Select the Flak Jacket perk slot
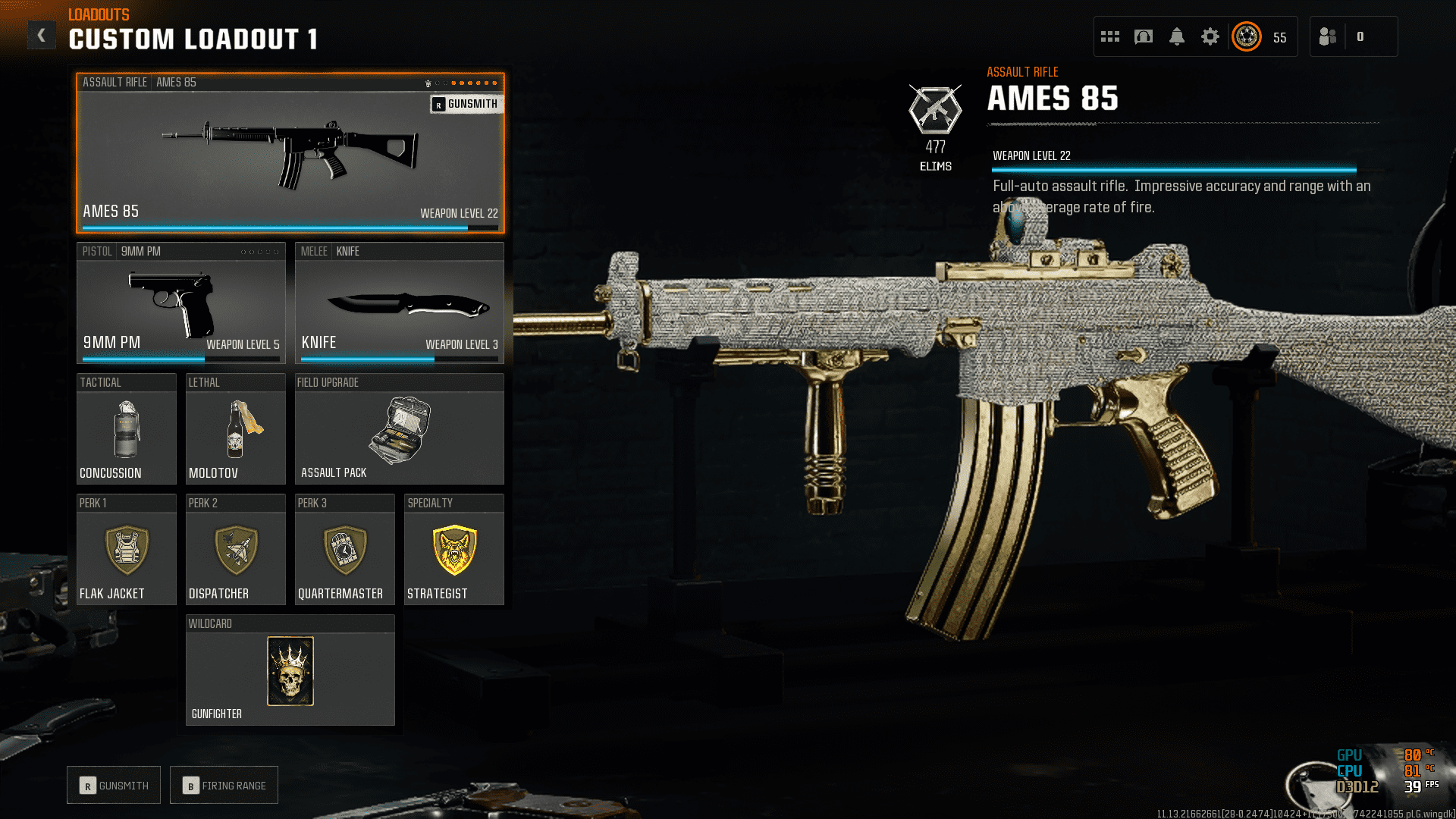This screenshot has height=819, width=1456. click(127, 550)
